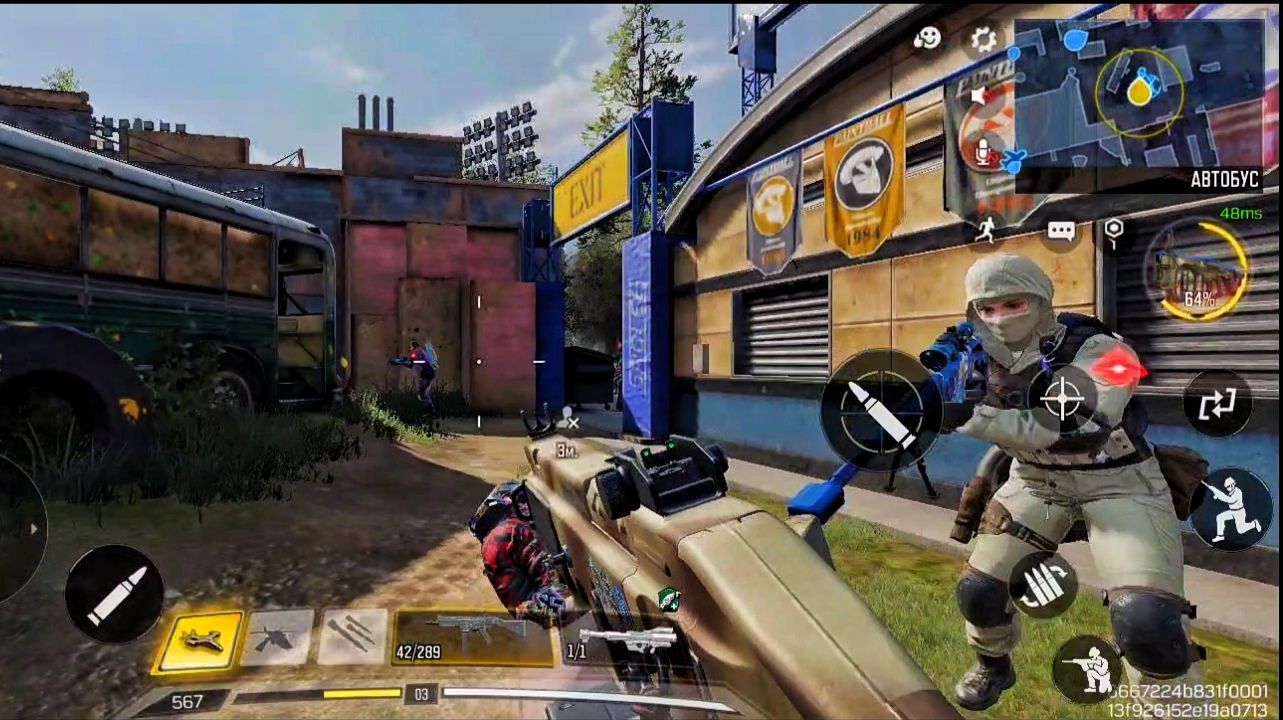Tap the reload bullets button
This screenshot has width=1283, height=720.
point(1042,585)
